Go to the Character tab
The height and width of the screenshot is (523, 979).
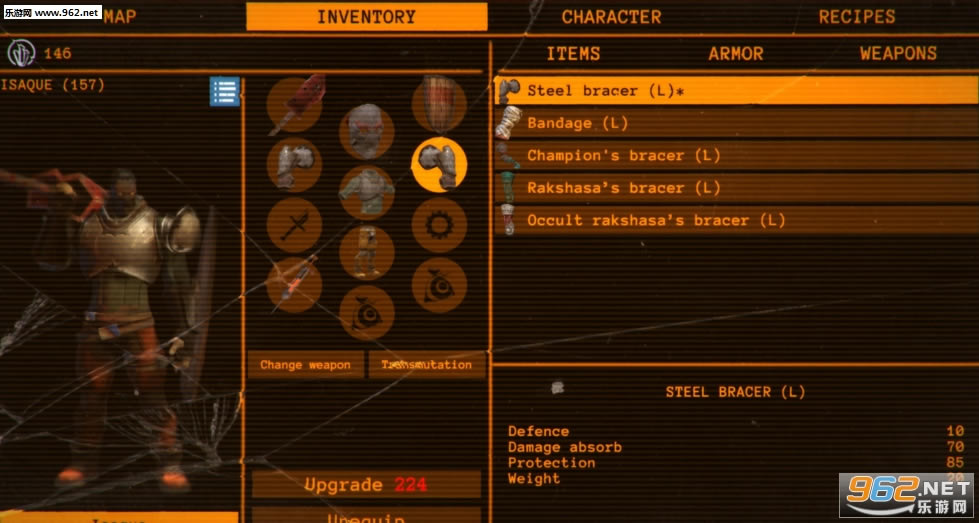pos(611,16)
